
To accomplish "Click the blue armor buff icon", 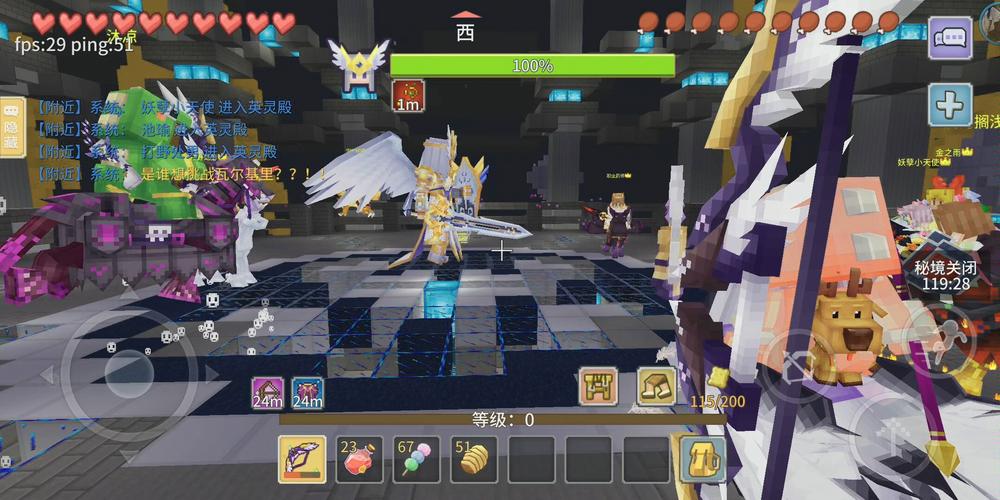I will click(307, 393).
